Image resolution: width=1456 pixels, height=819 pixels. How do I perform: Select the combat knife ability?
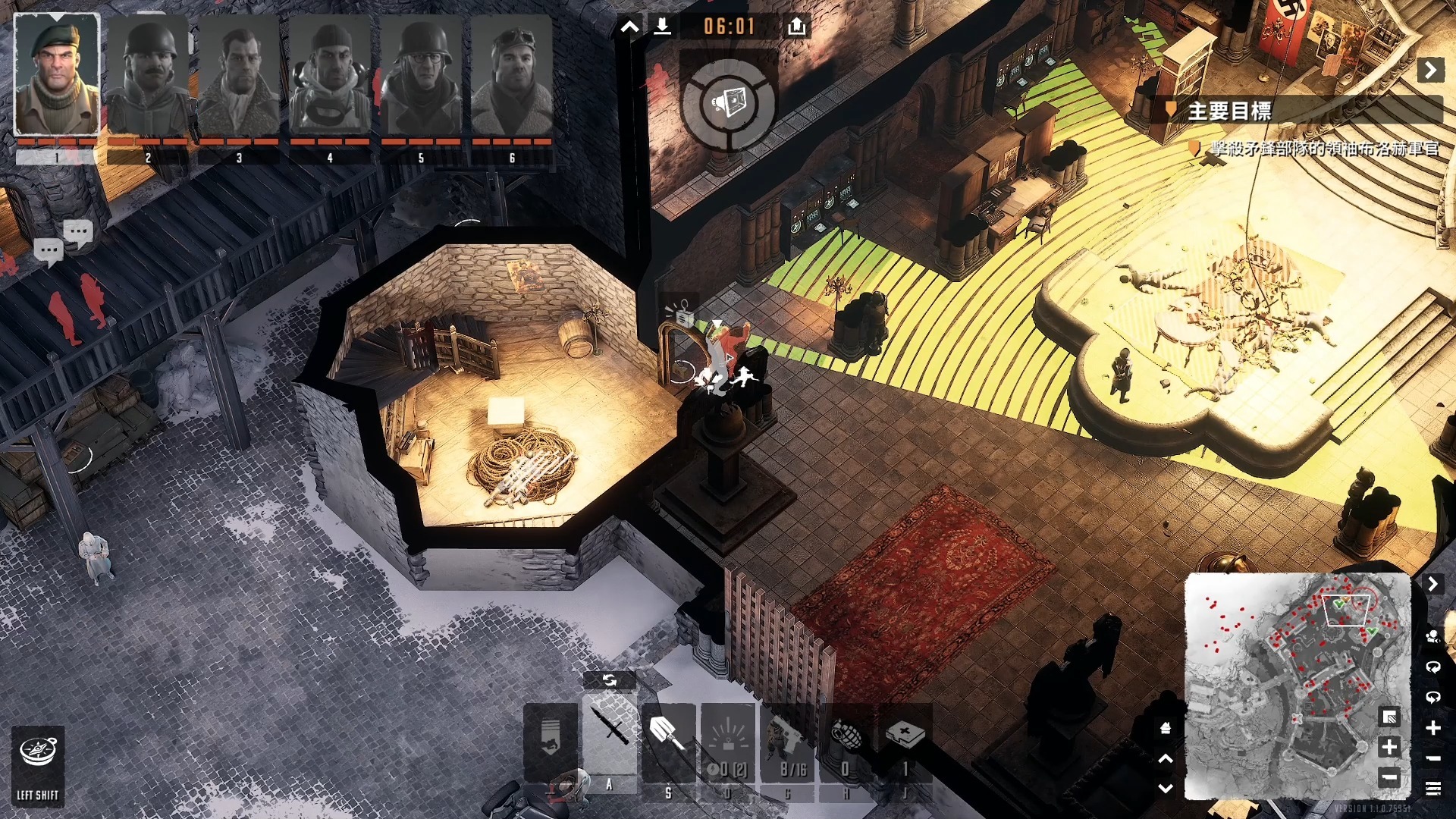tap(610, 732)
